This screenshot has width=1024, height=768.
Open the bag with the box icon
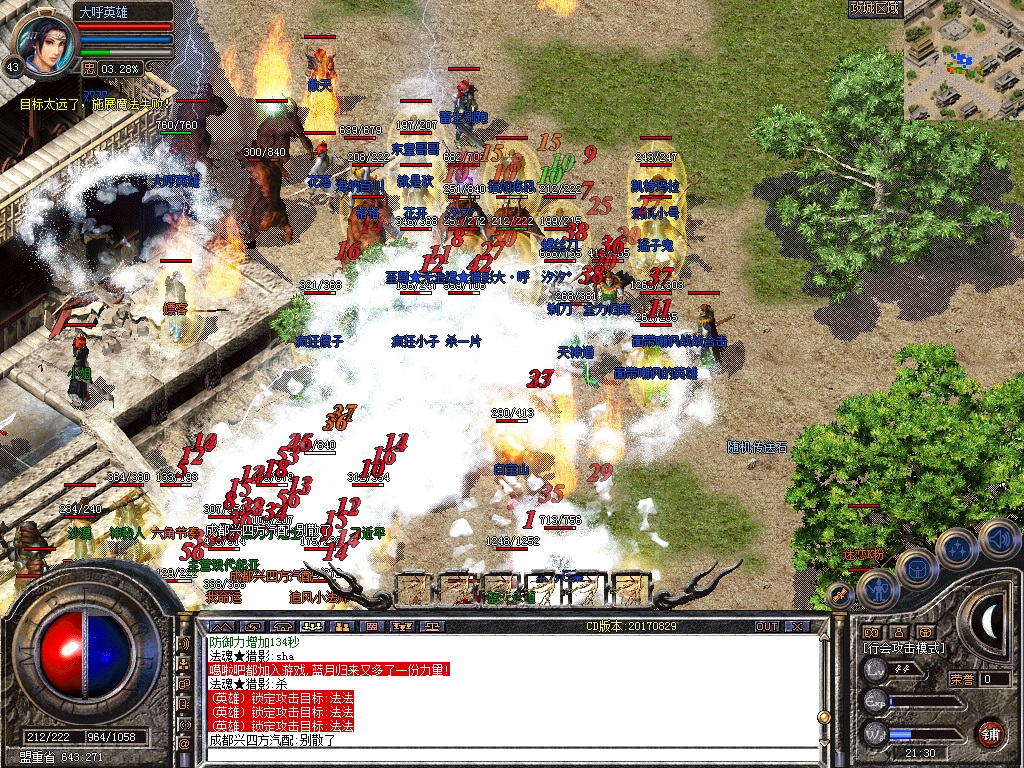tap(915, 569)
